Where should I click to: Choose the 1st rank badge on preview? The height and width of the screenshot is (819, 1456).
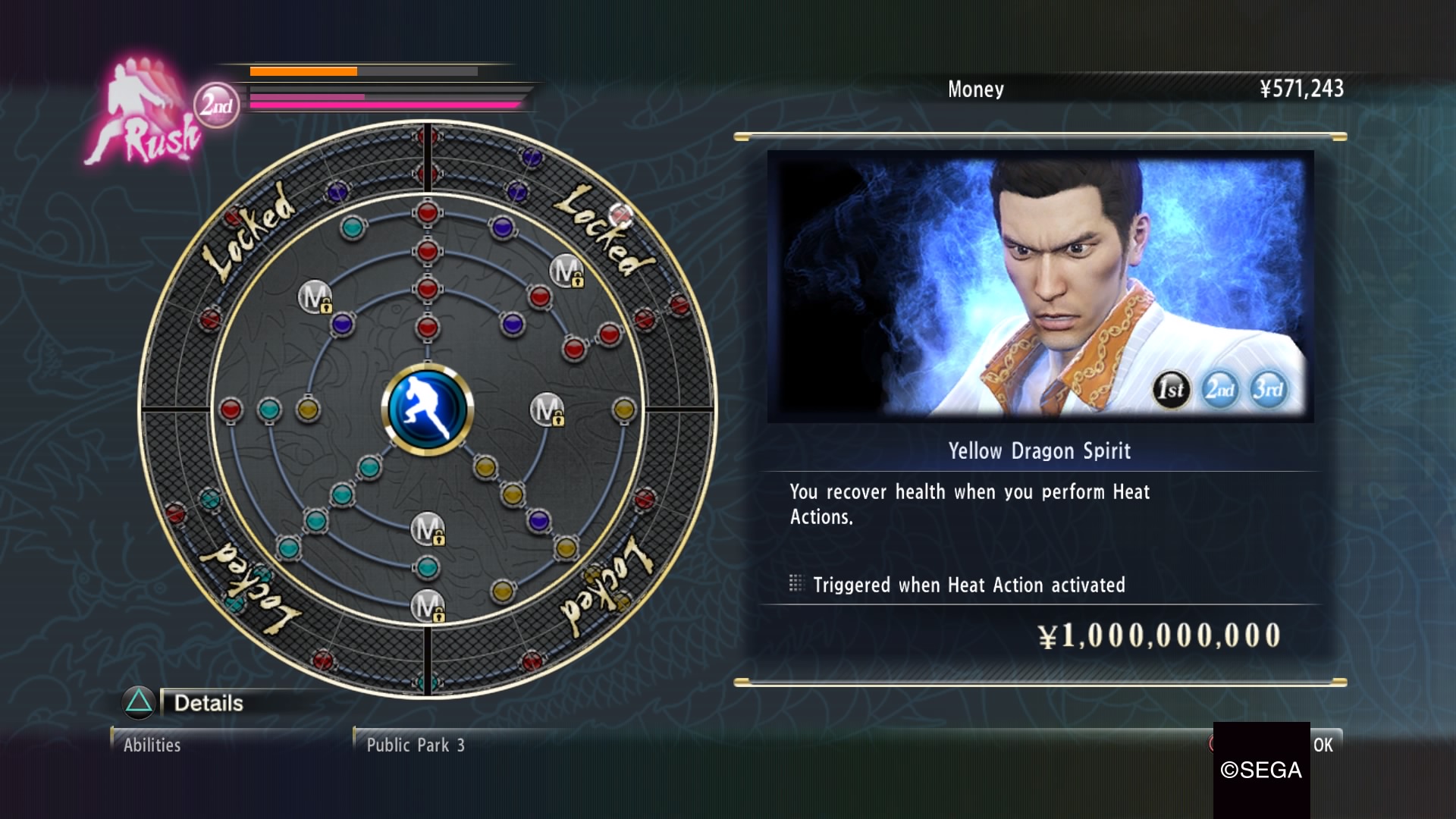click(x=1171, y=390)
